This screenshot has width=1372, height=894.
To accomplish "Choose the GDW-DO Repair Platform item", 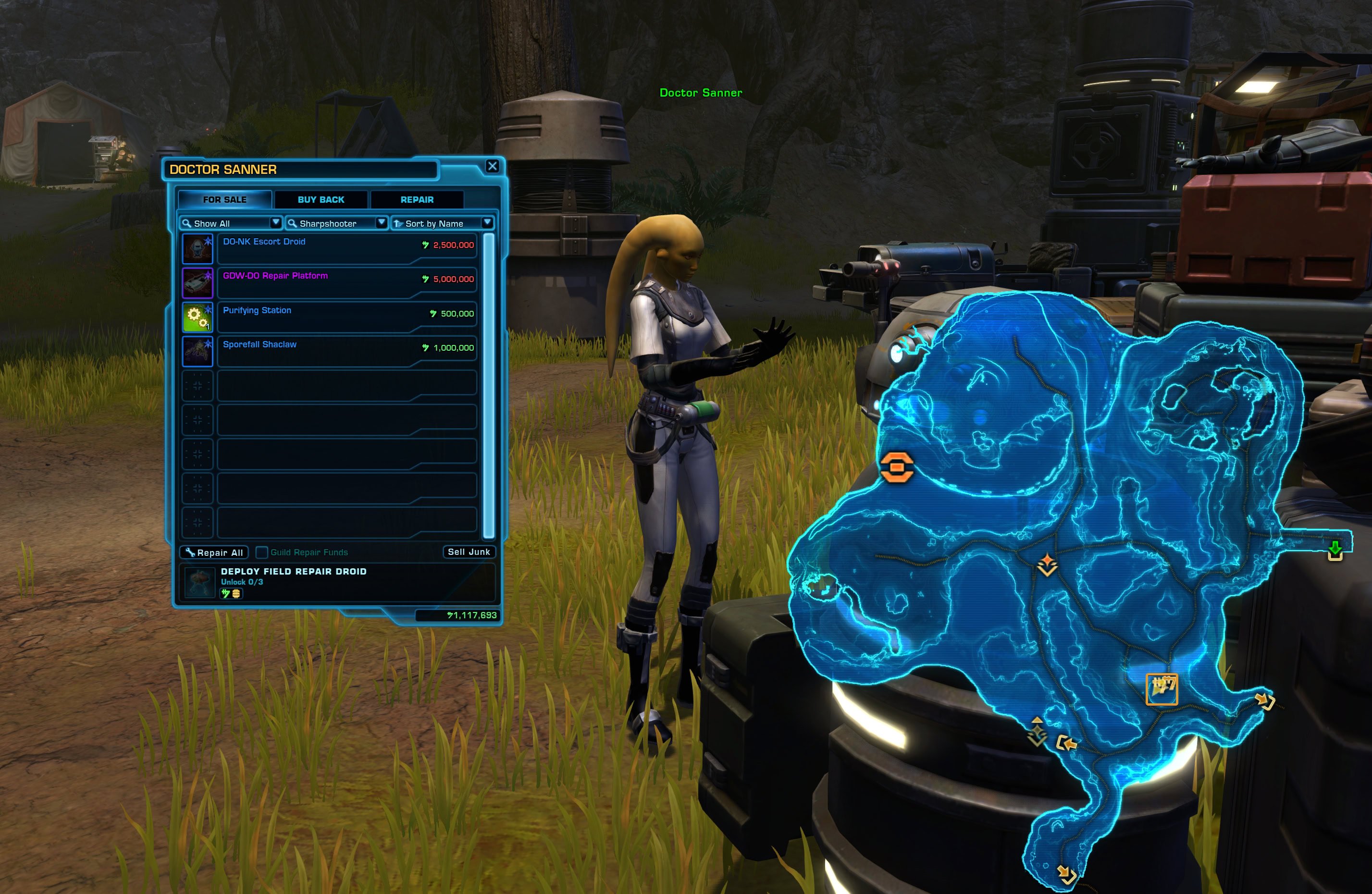I will [x=346, y=282].
